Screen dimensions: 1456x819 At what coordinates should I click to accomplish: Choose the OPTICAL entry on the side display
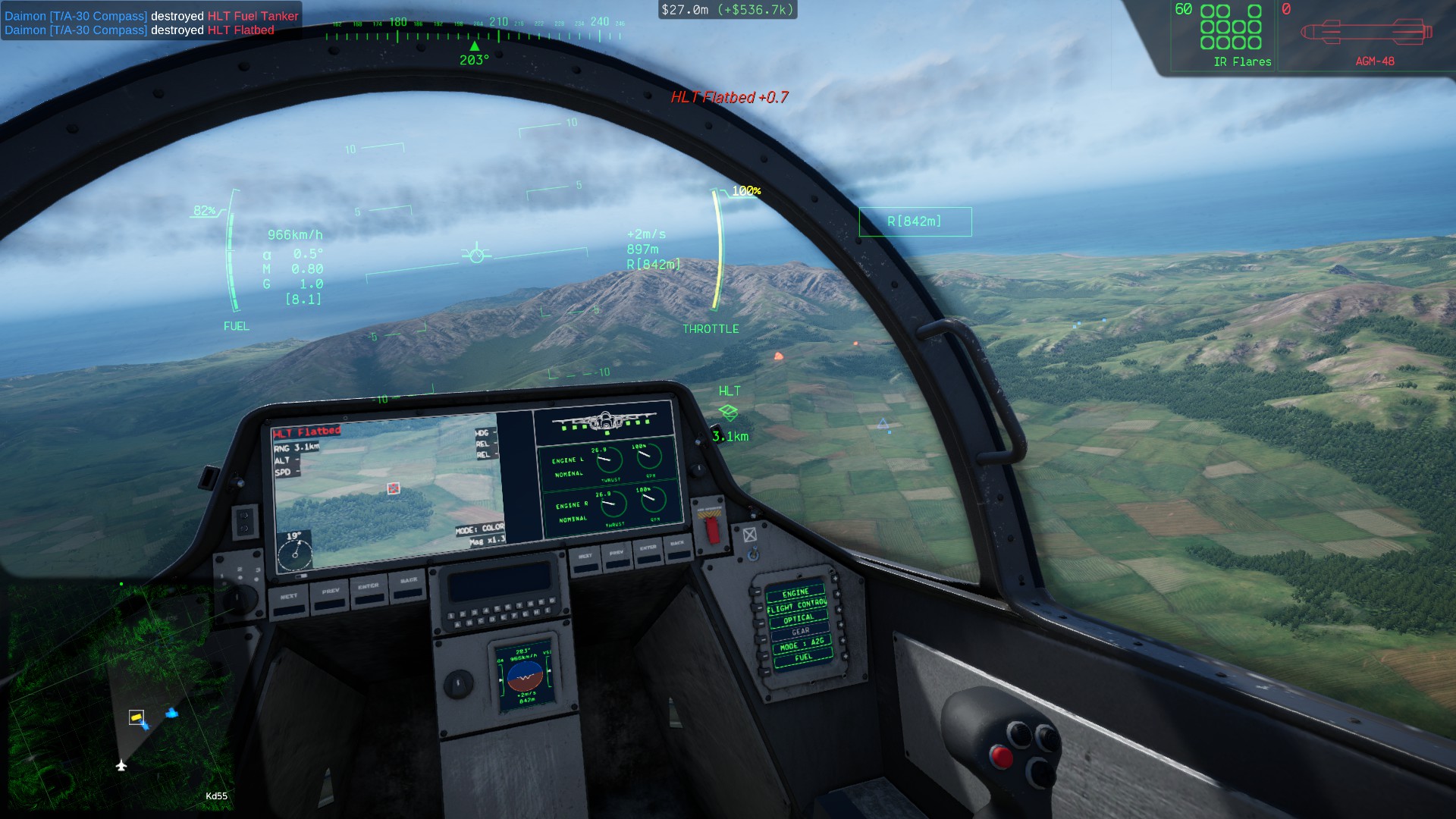pyautogui.click(x=799, y=619)
